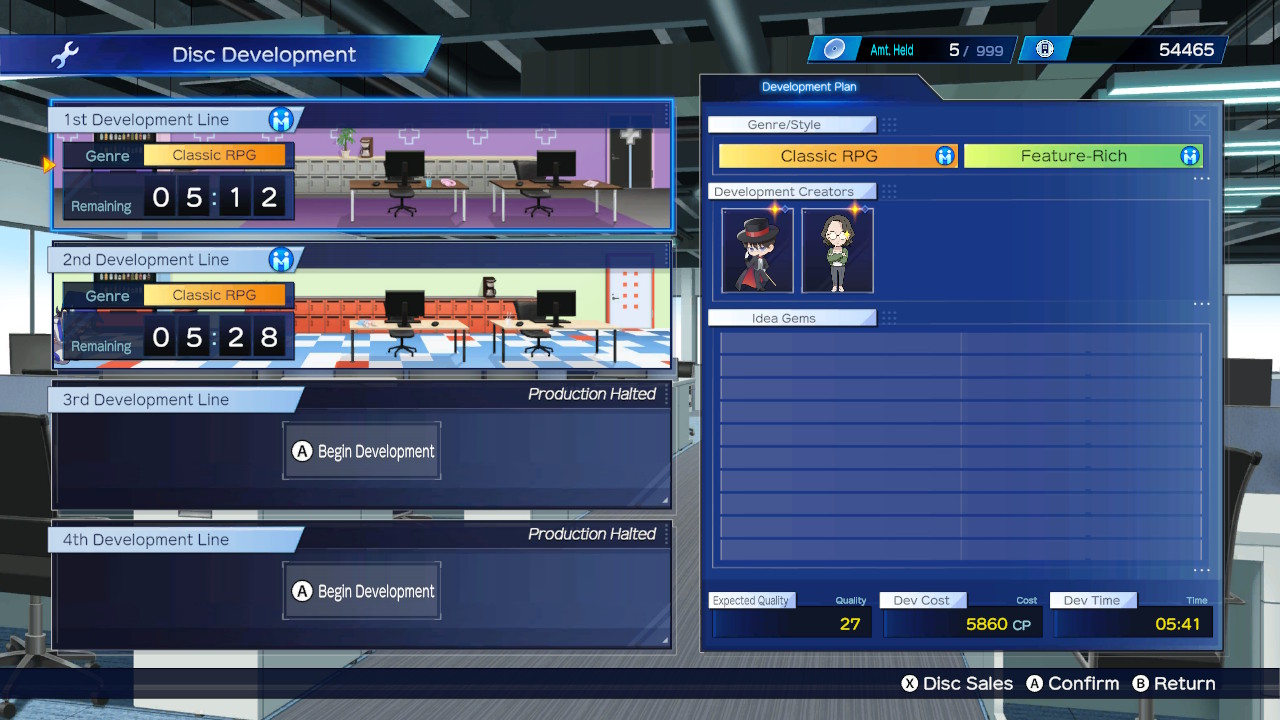This screenshot has width=1280, height=720.
Task: Begin Development on the 3rd Development Line
Action: click(361, 450)
